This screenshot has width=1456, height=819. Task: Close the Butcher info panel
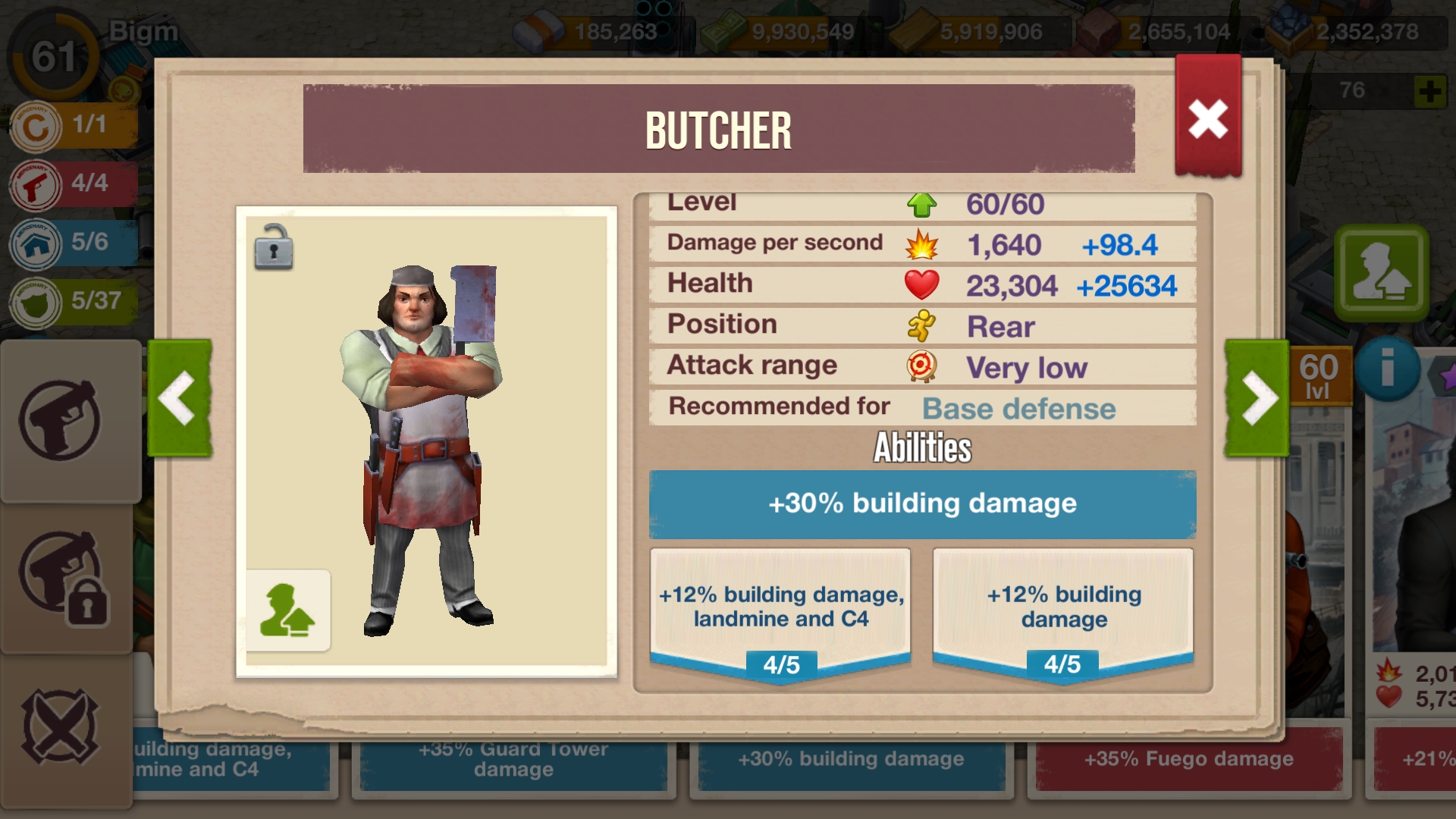tap(1207, 119)
